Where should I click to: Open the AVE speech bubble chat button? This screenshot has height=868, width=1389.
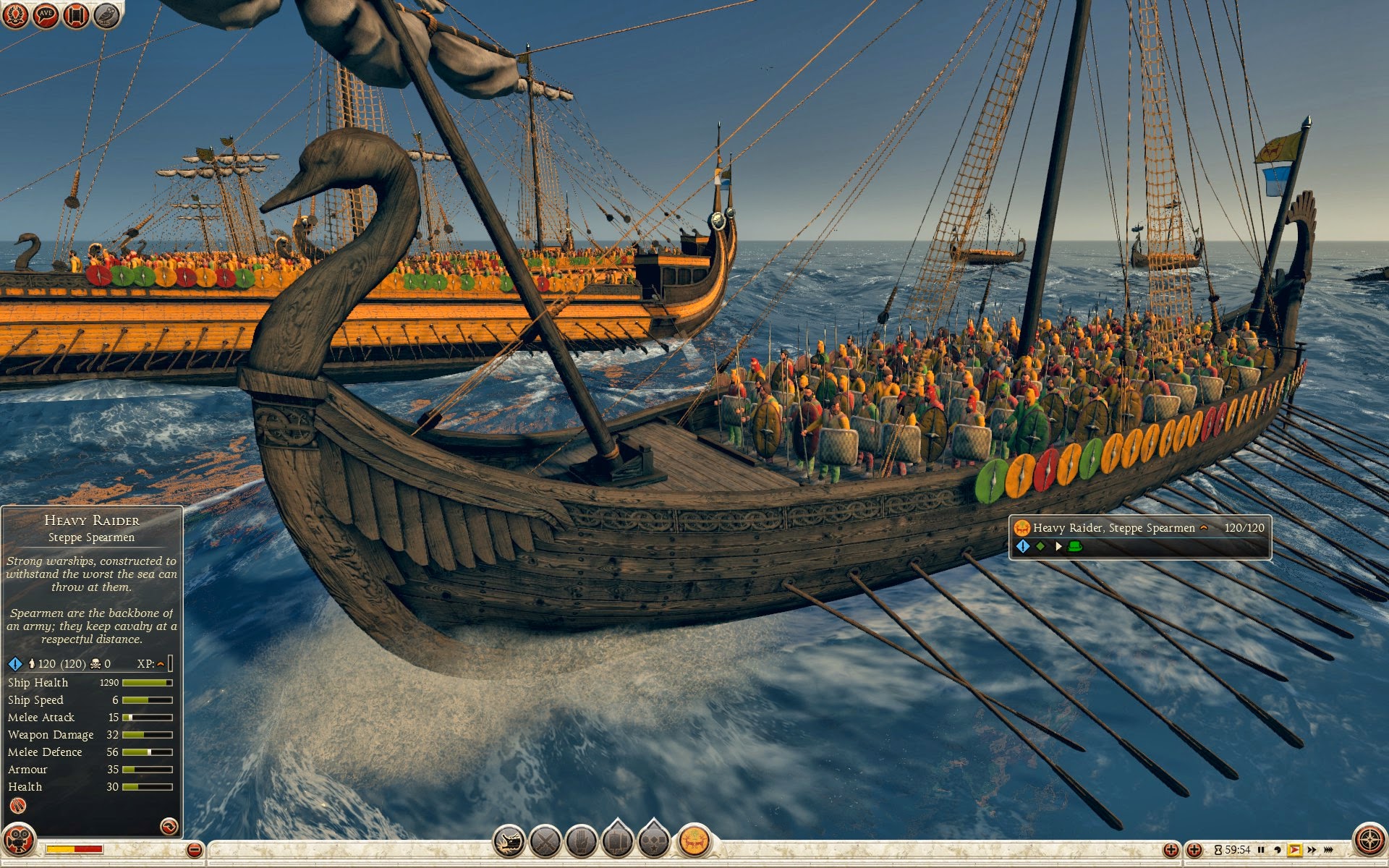[x=45, y=14]
